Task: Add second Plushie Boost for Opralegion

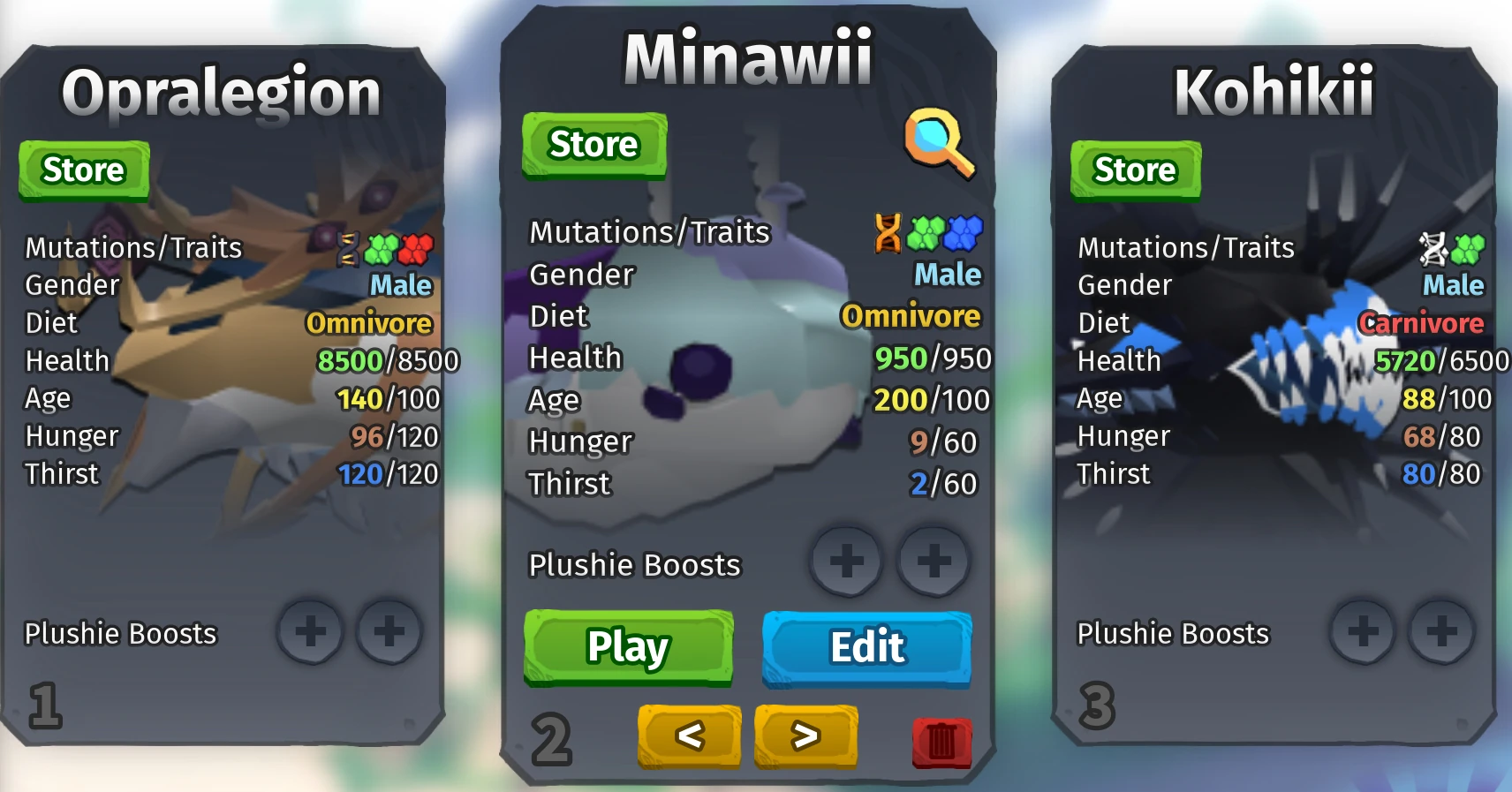Action: (x=387, y=632)
